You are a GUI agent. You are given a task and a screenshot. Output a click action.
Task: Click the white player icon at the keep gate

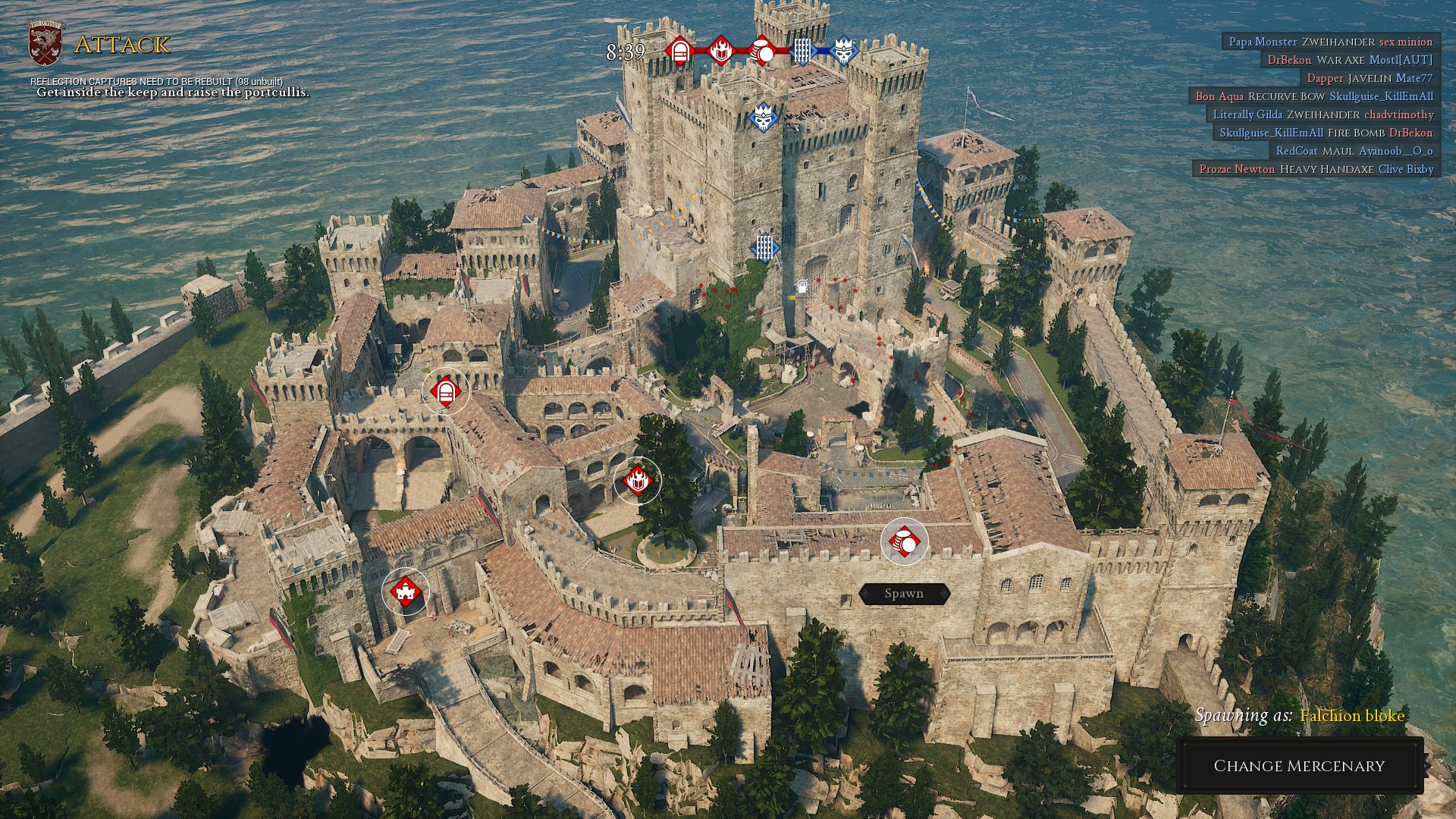pyautogui.click(x=802, y=284)
